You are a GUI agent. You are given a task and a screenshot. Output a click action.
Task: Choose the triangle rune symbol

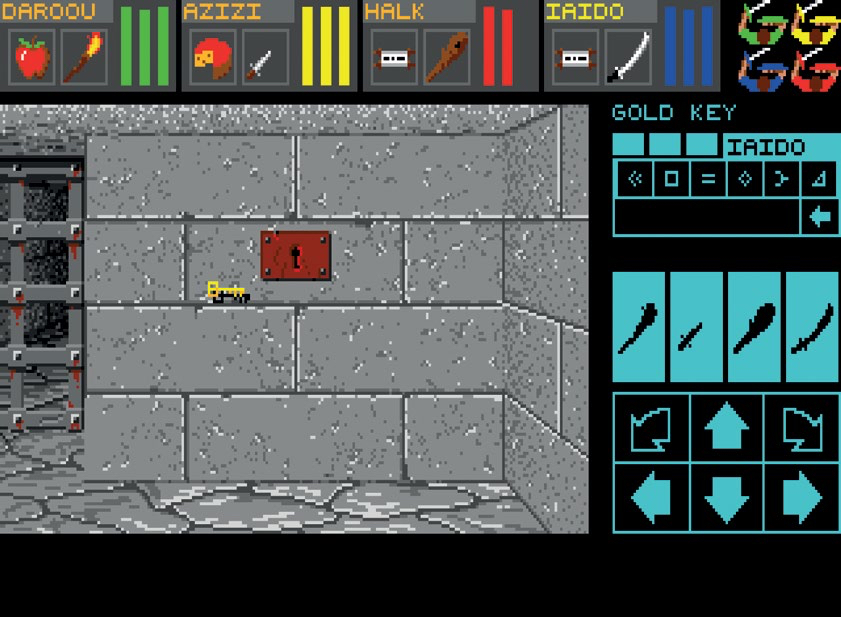(x=819, y=180)
